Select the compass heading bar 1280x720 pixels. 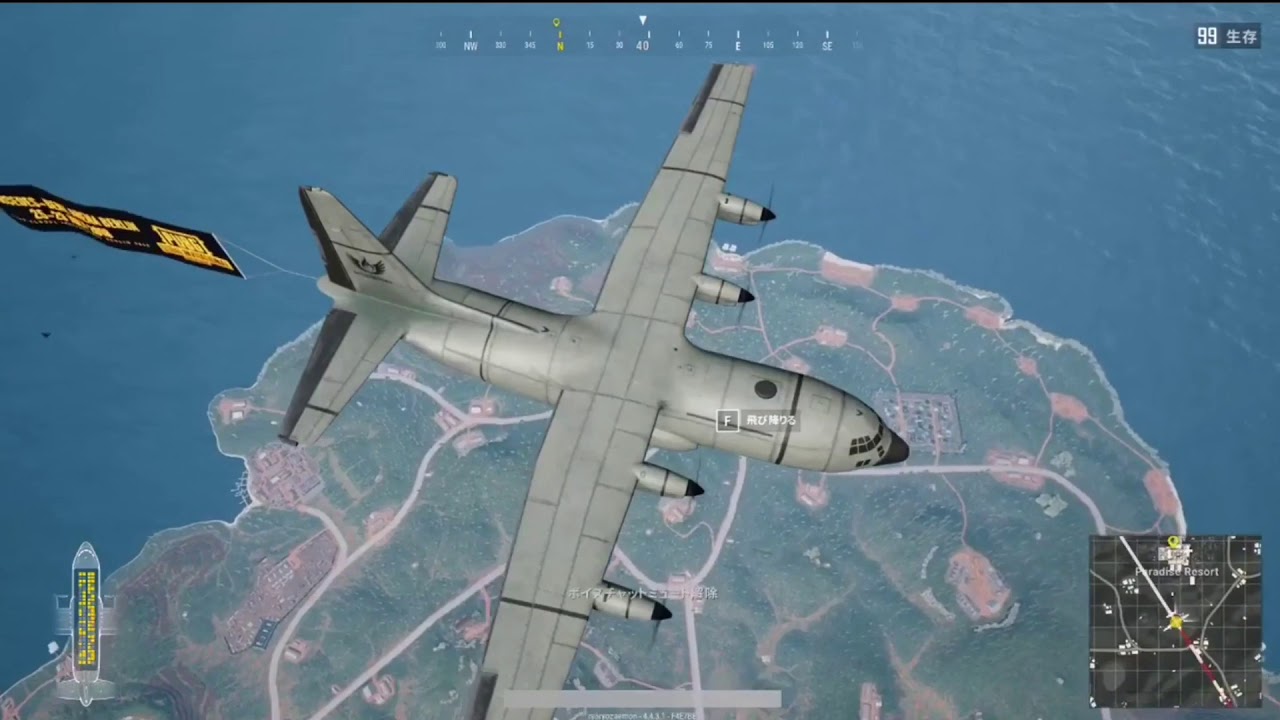coord(645,42)
